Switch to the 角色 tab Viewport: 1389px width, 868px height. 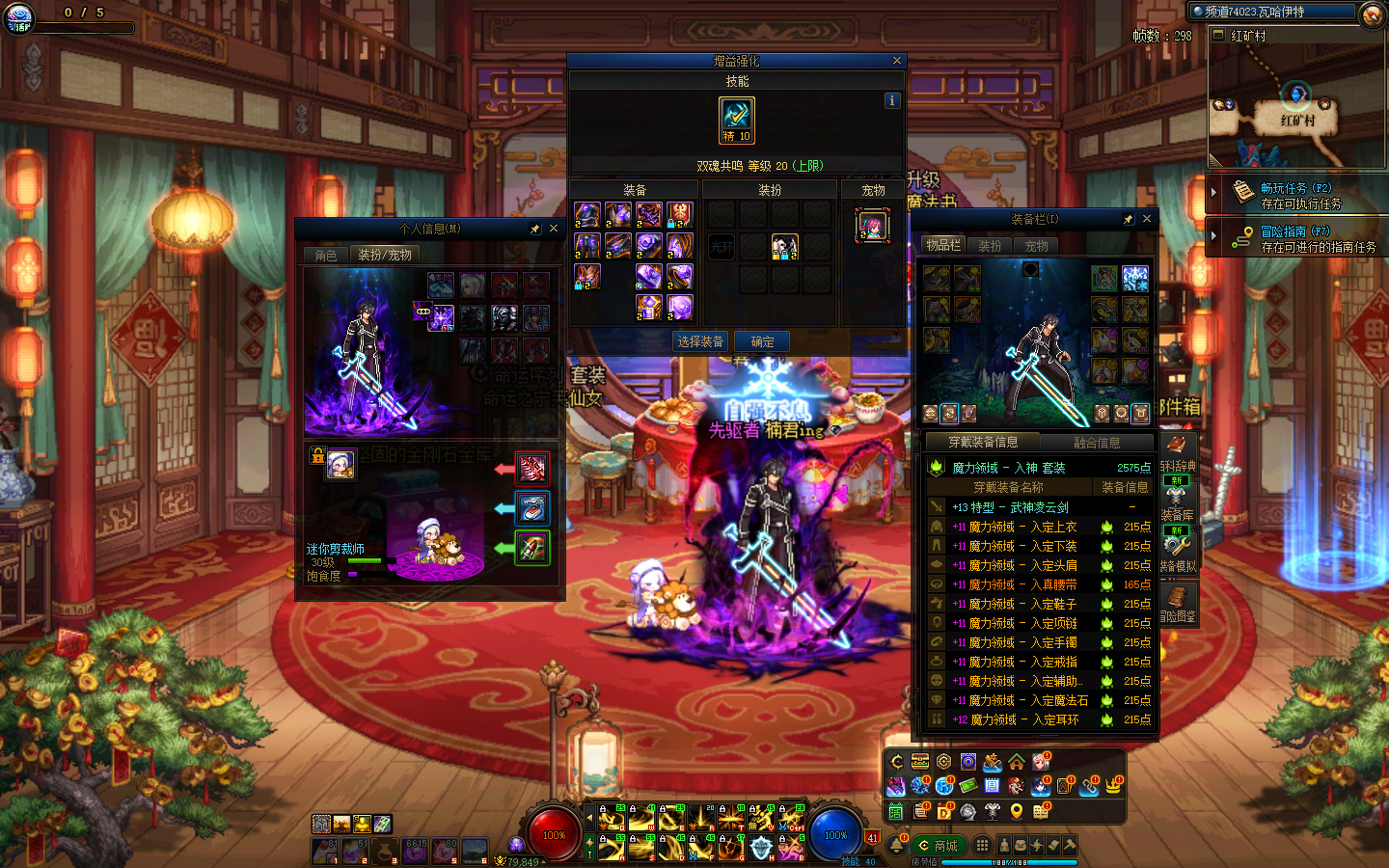click(326, 256)
